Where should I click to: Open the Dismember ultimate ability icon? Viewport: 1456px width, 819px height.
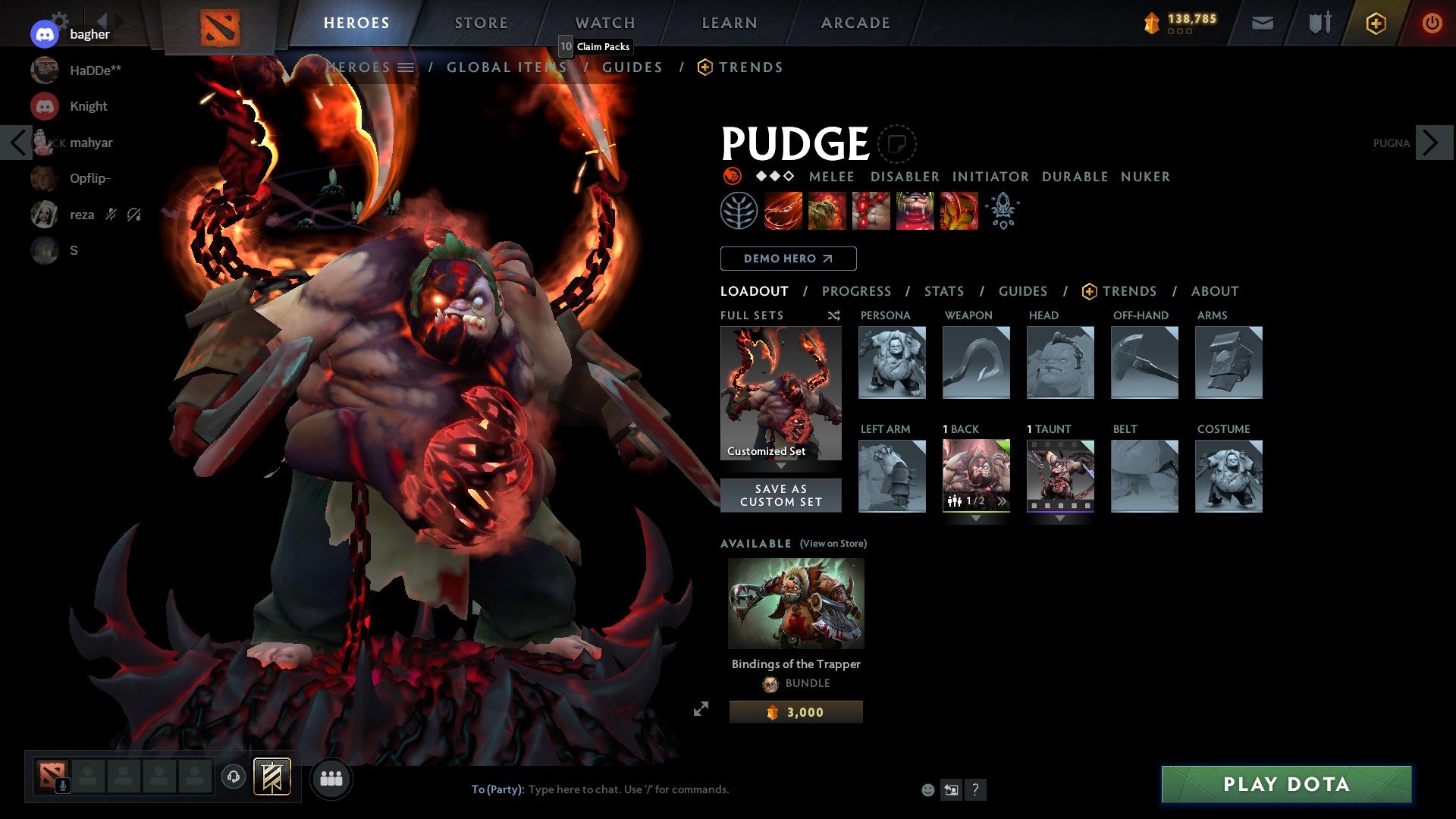915,211
